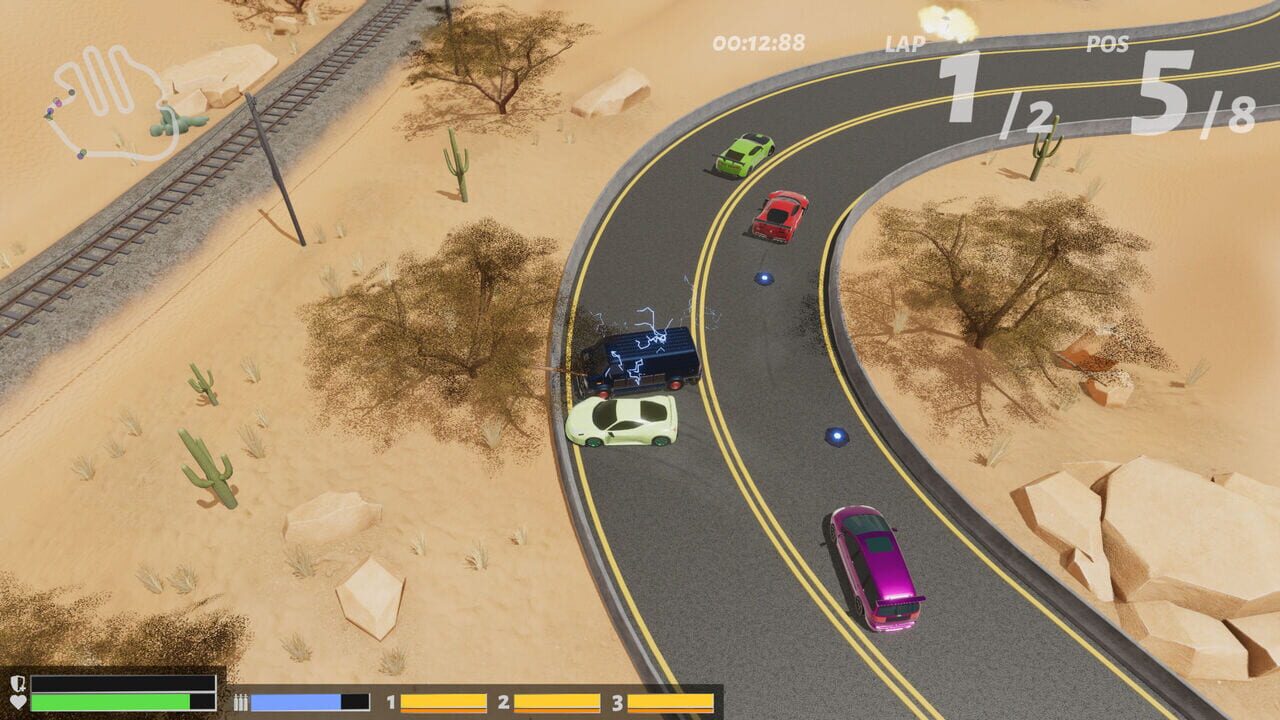Screen dimensions: 1280x720
Task: Click the explosion icon at top right
Action: click(946, 20)
